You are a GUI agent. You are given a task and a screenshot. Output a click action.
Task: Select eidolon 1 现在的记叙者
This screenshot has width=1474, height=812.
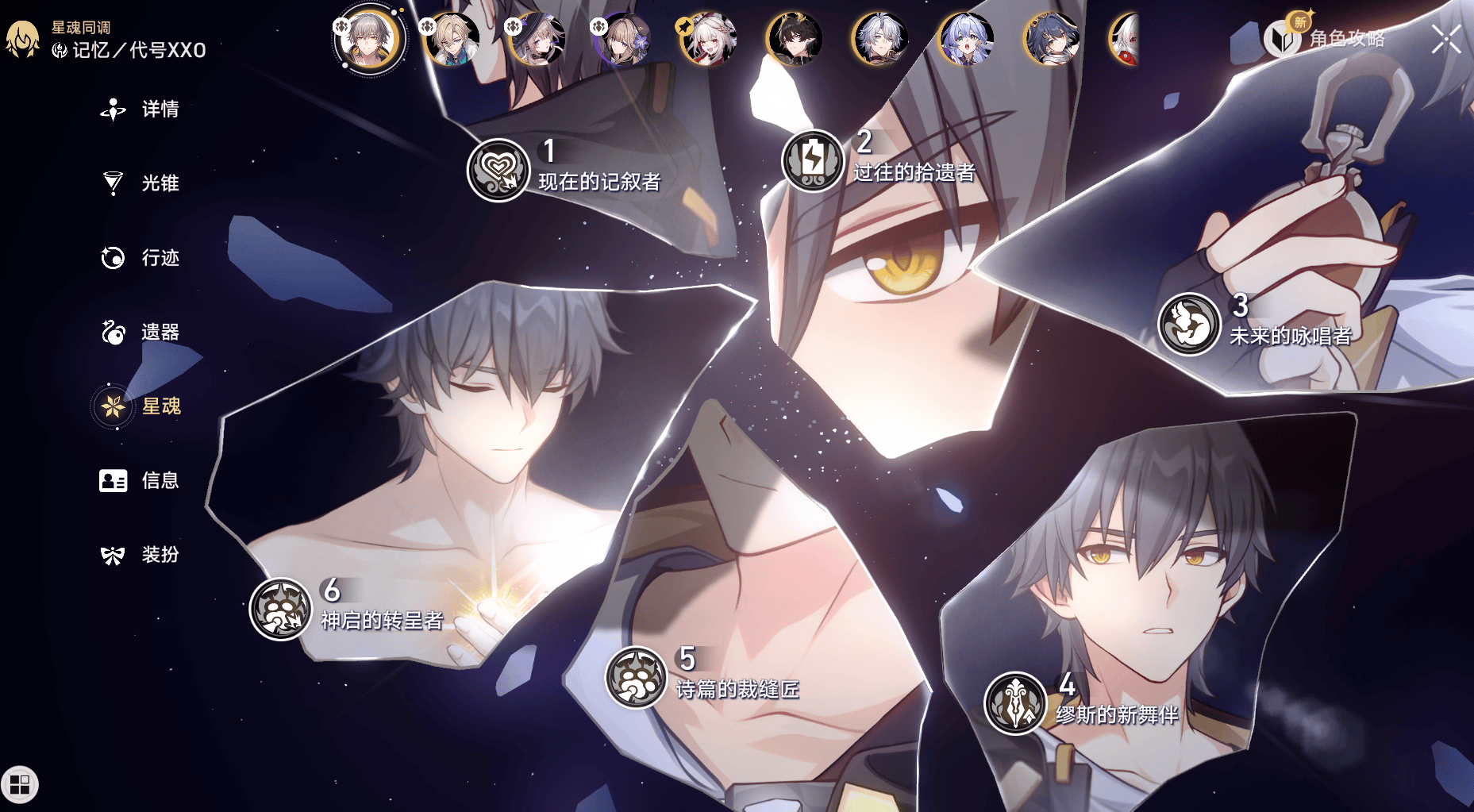pos(498,169)
